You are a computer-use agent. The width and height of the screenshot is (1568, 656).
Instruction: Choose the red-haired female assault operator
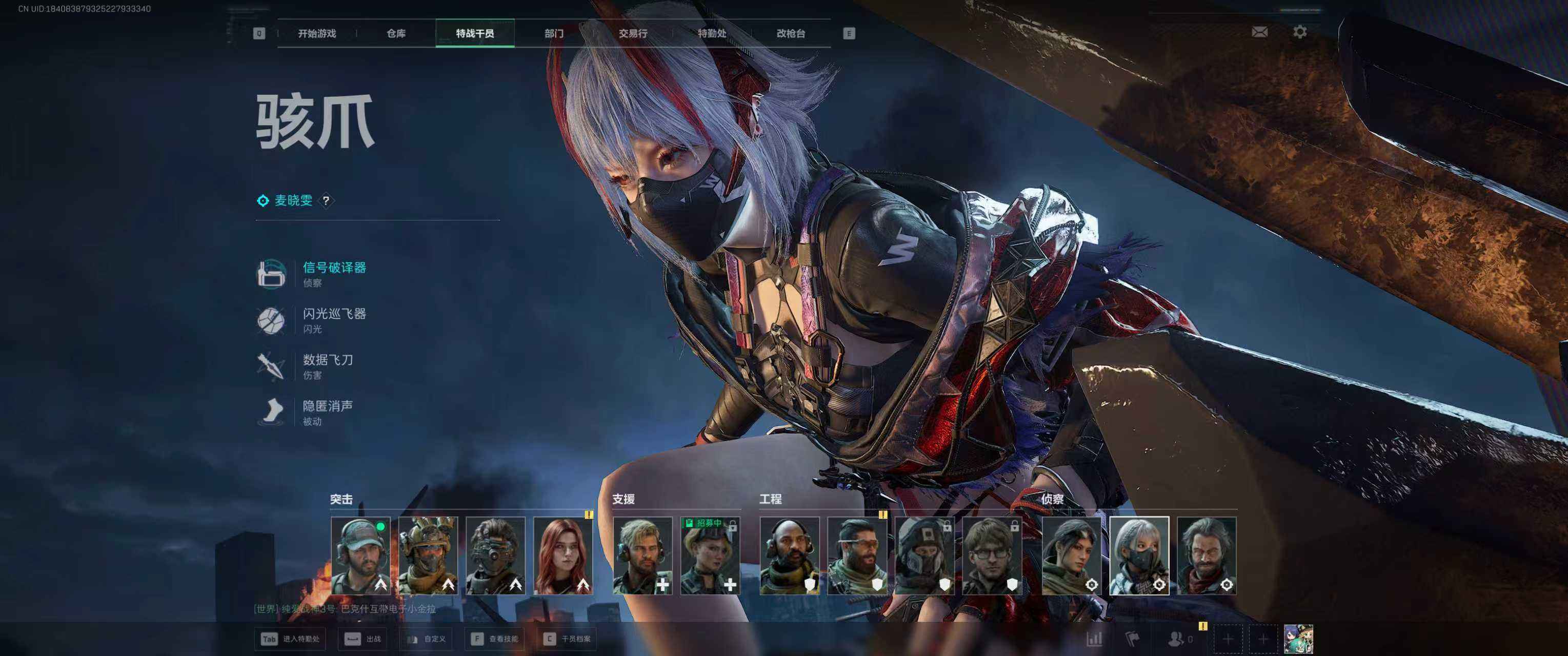(x=563, y=555)
